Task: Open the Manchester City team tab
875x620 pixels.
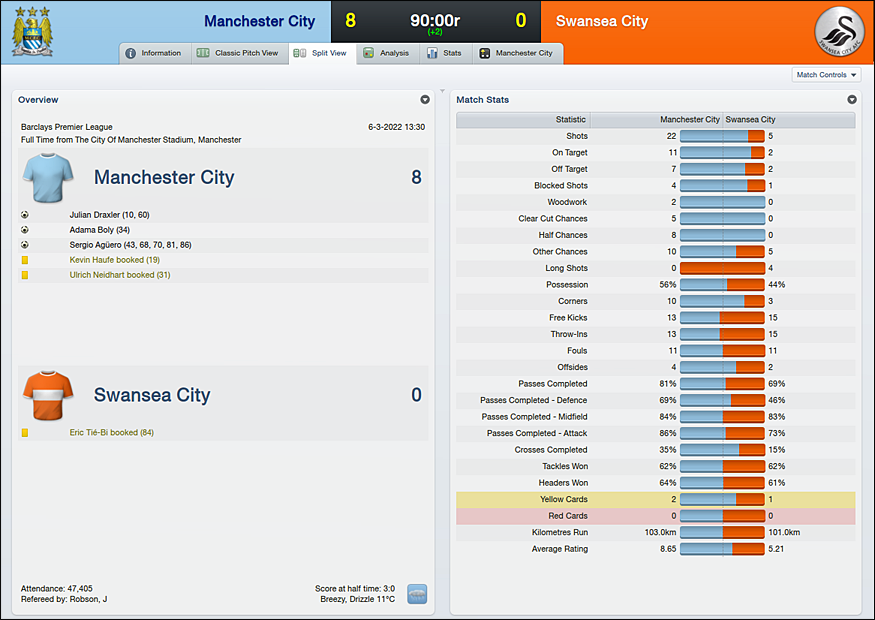Action: point(516,53)
